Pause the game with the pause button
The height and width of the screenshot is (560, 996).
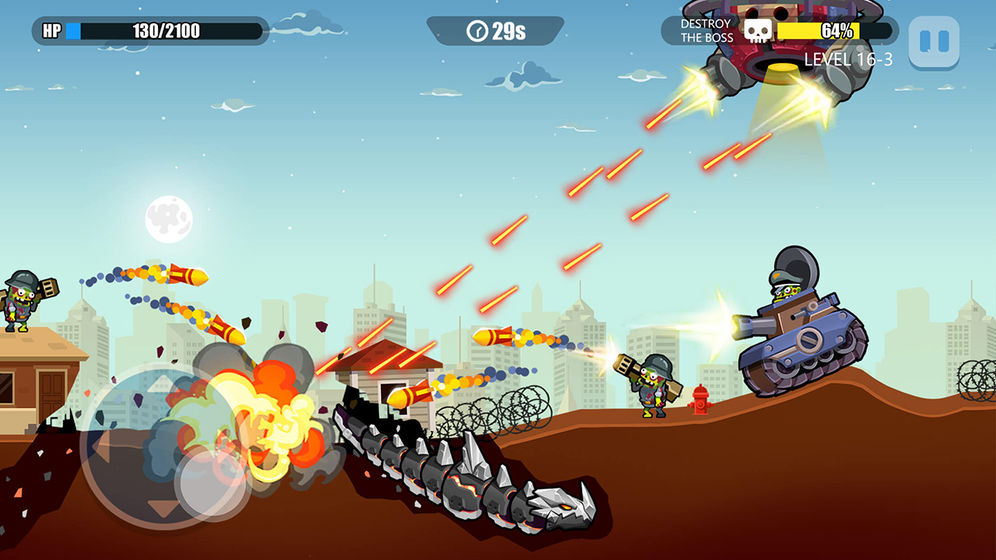pyautogui.click(x=933, y=42)
